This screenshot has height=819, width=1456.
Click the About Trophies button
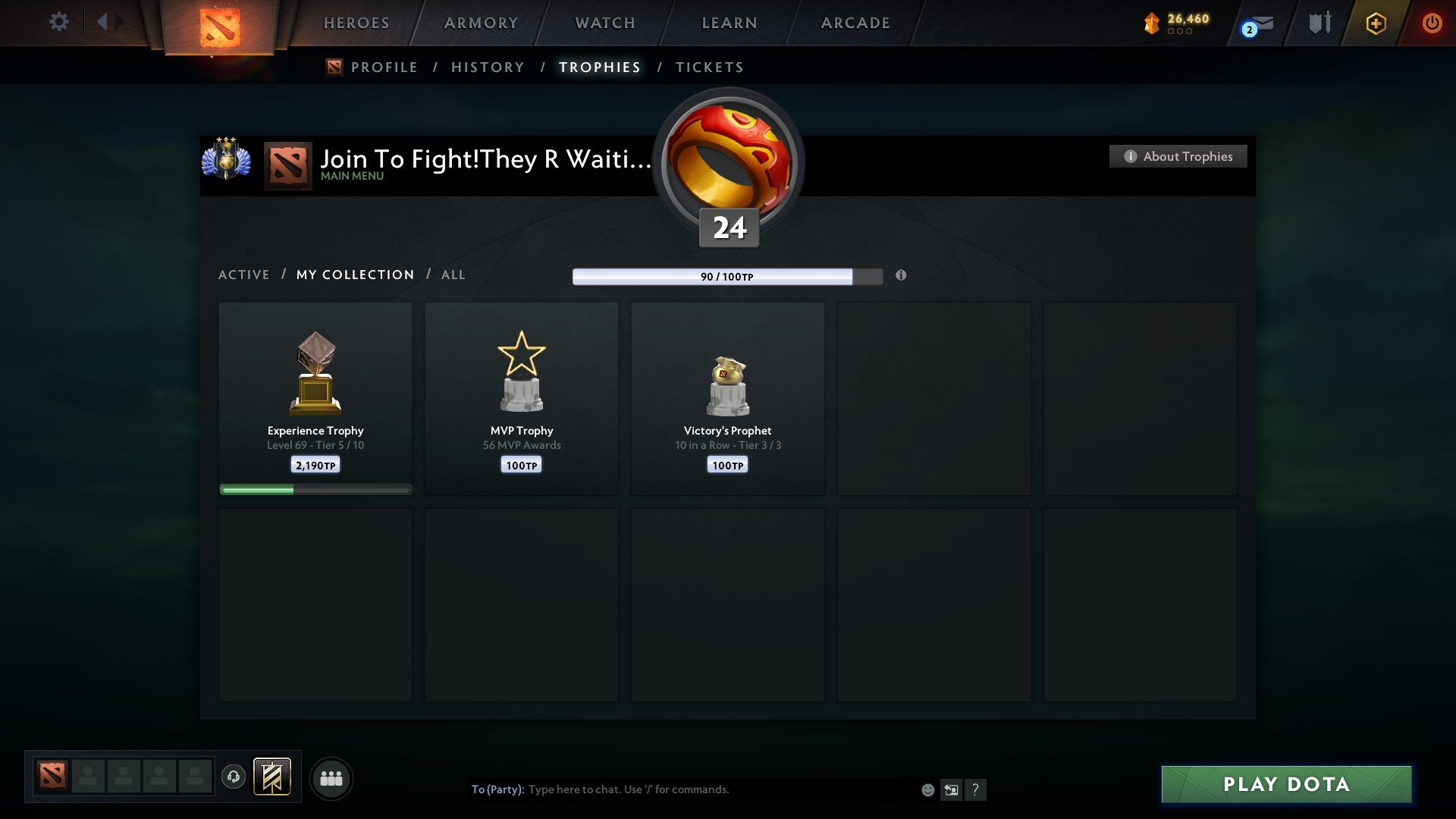[1178, 156]
